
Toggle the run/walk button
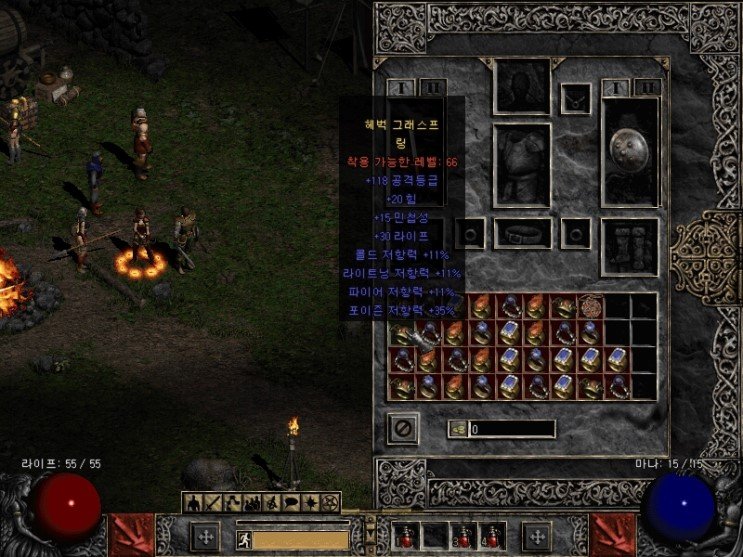pos(243,539)
